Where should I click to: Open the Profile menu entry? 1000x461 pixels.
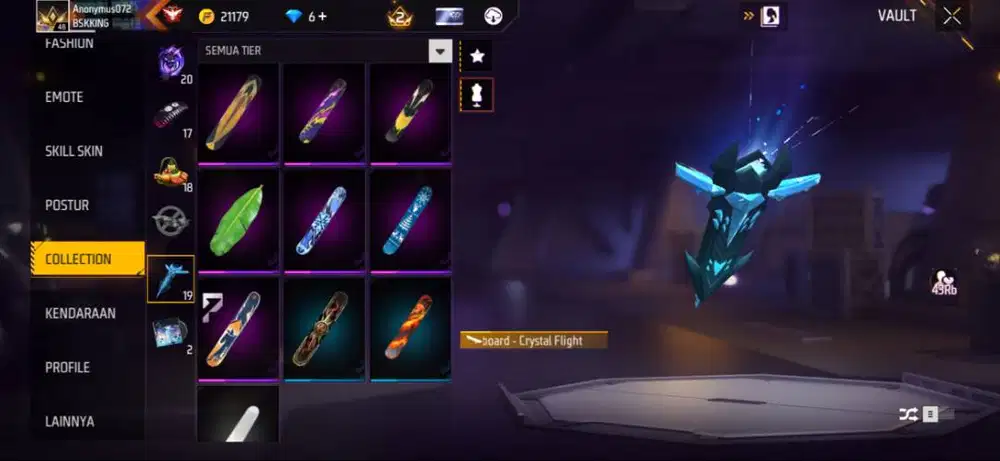point(67,367)
